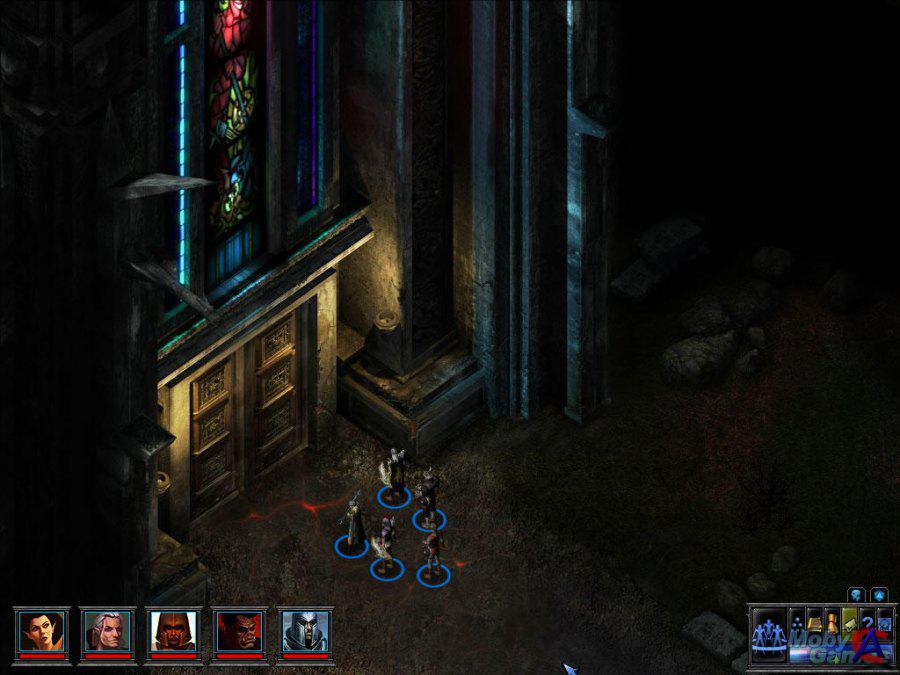Open help with the question mark icon
This screenshot has width=900, height=675.
(867, 620)
